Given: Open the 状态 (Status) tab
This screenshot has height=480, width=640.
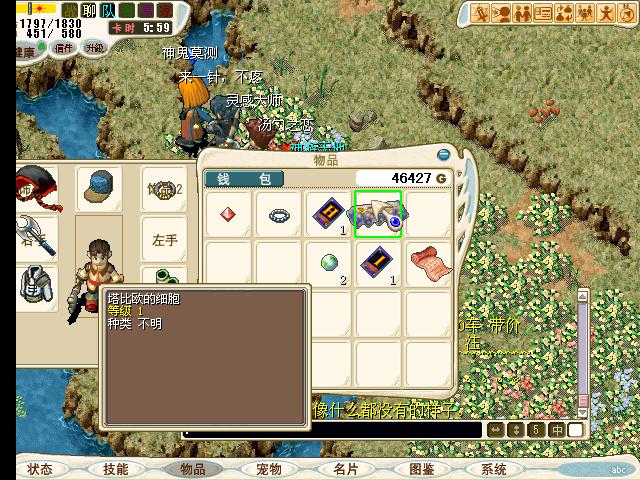Looking at the screenshot, I should tap(40, 469).
